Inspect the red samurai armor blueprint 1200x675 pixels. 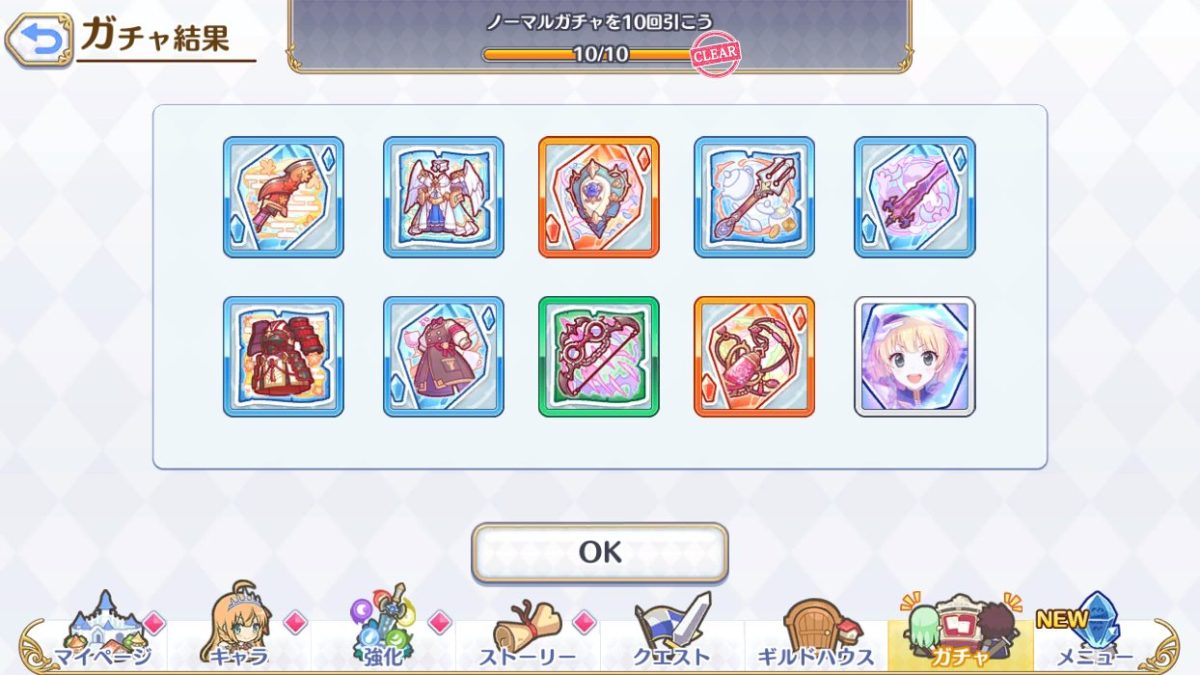pyautogui.click(x=283, y=356)
